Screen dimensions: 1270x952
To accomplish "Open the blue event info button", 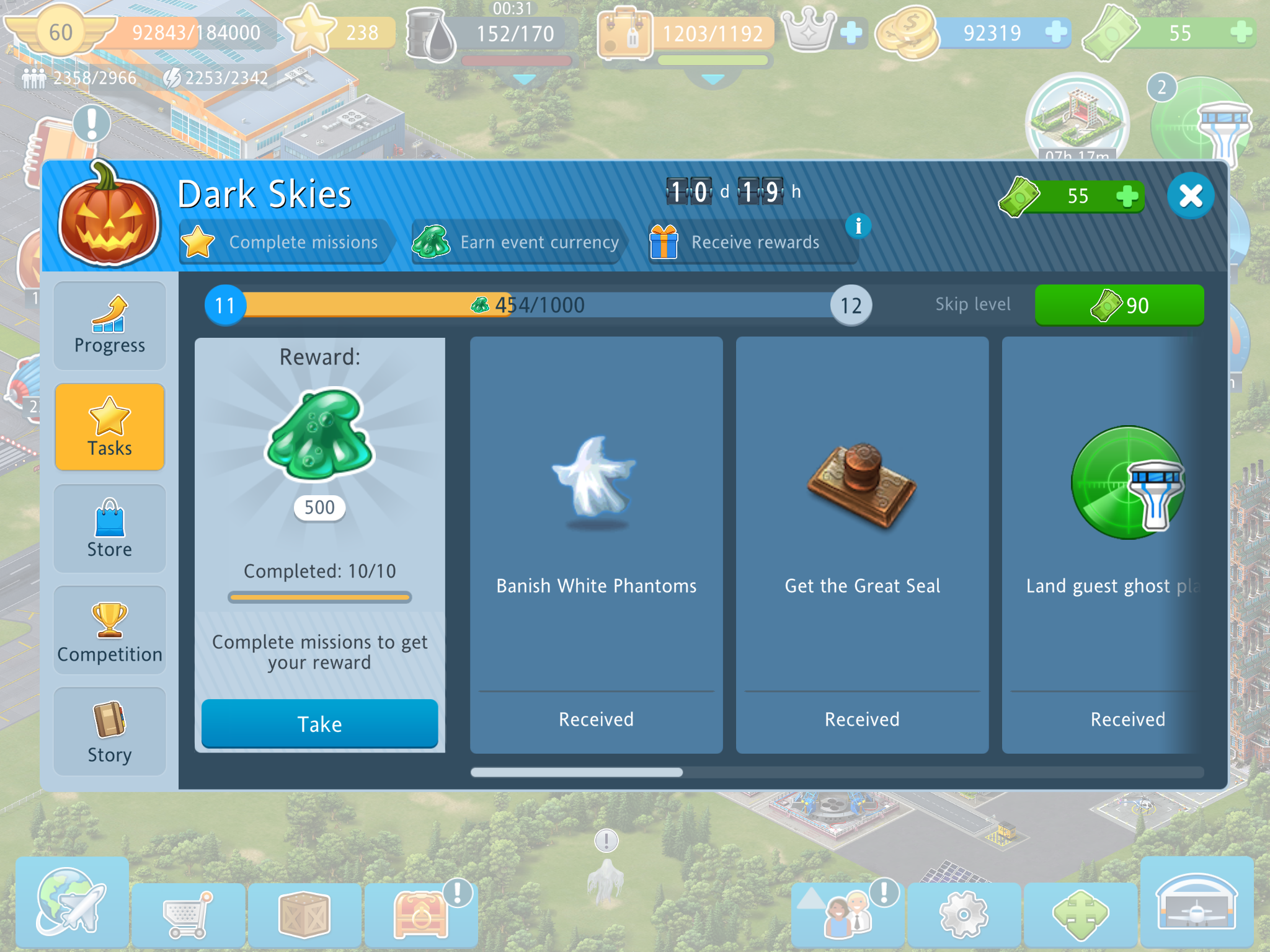I will 858,226.
